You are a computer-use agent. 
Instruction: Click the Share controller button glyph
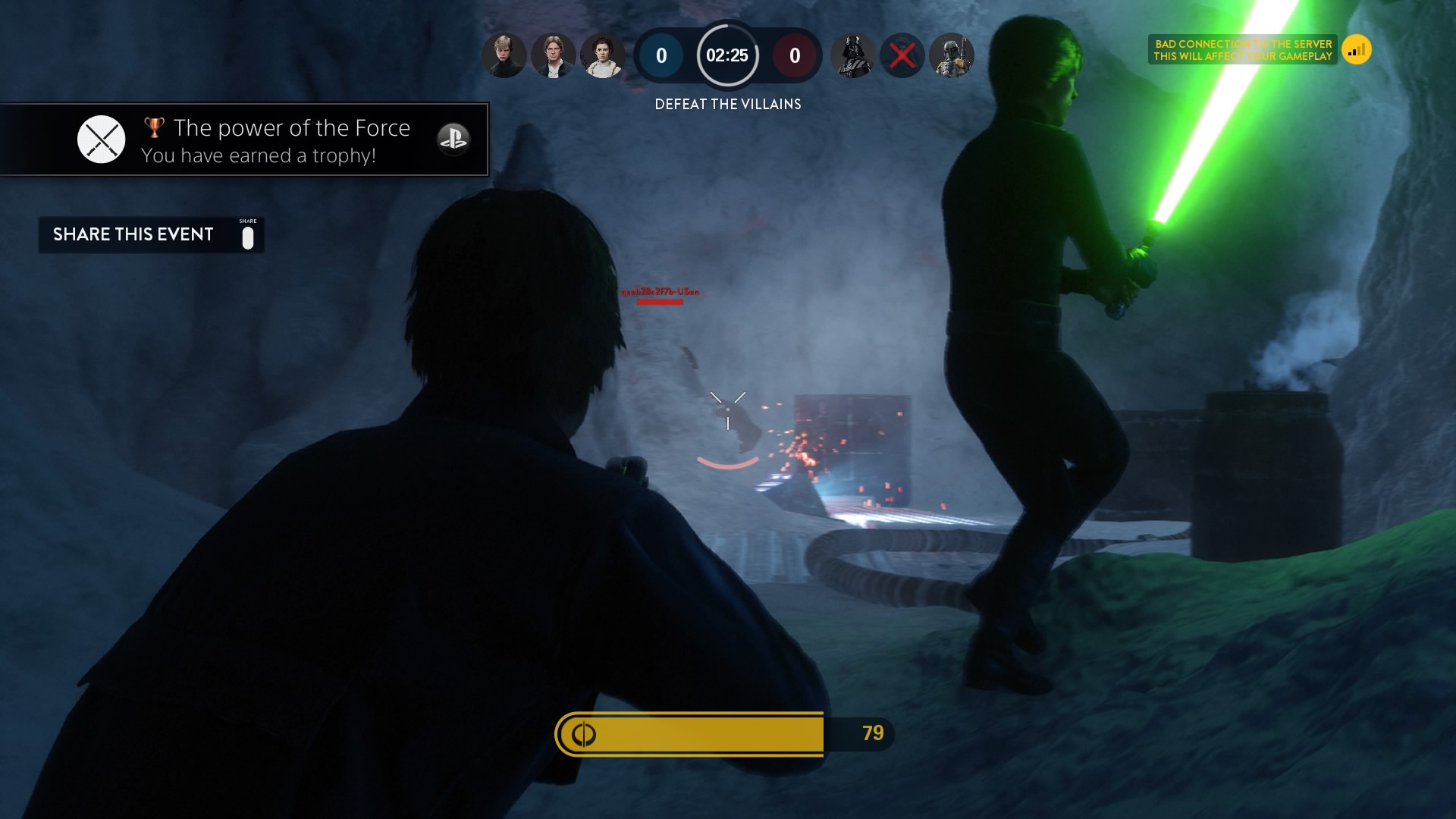point(249,236)
